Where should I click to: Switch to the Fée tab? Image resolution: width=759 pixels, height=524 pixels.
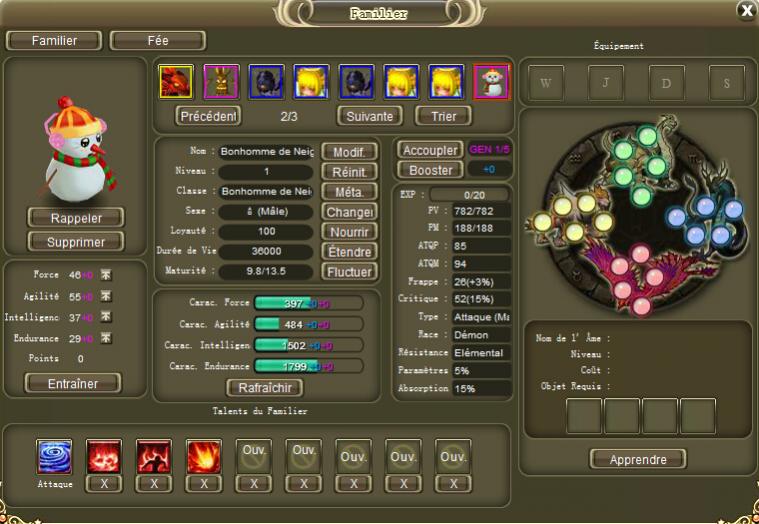pyautogui.click(x=157, y=41)
